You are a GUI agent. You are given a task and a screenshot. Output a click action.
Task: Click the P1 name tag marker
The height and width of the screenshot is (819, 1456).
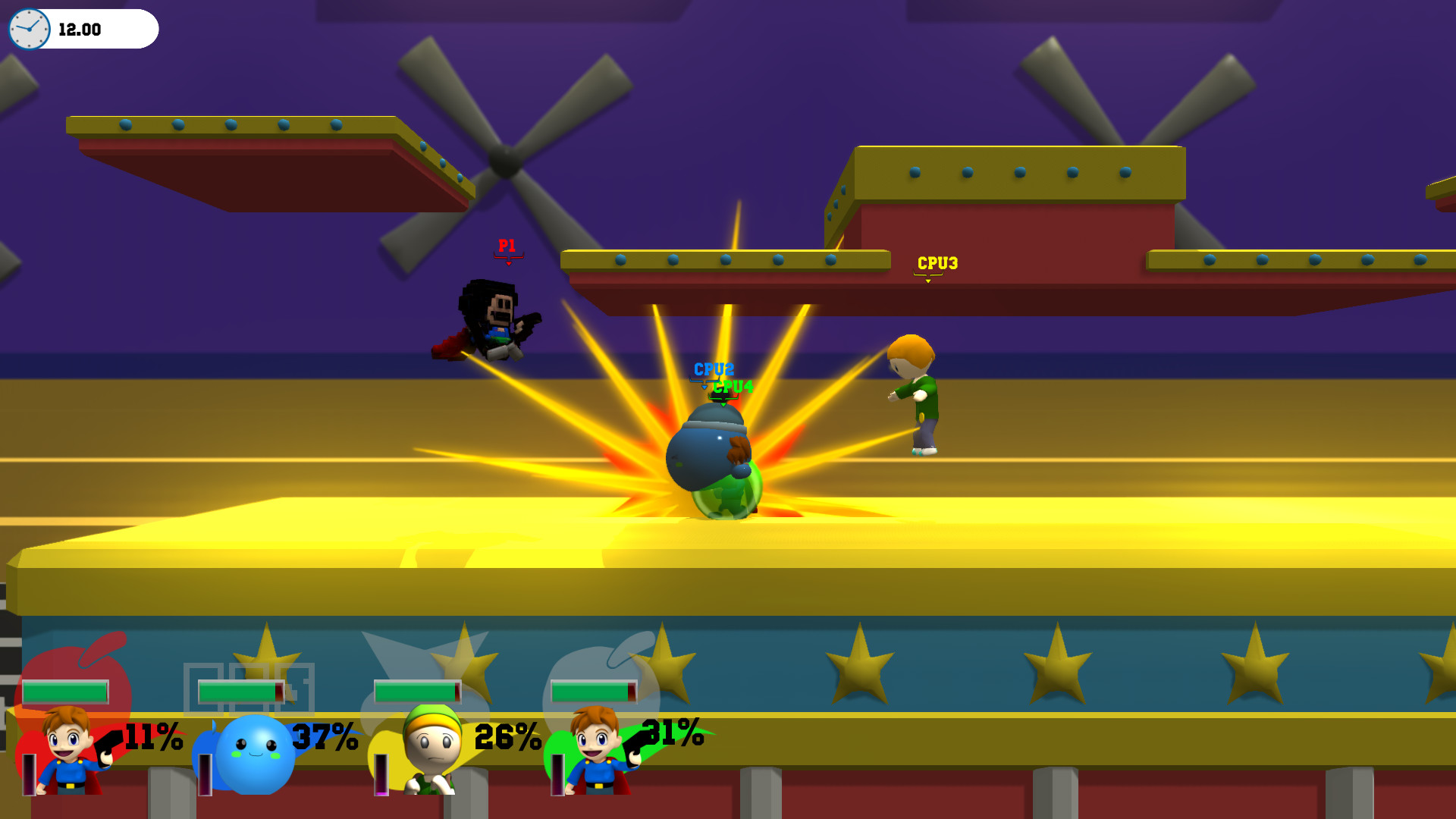[507, 245]
